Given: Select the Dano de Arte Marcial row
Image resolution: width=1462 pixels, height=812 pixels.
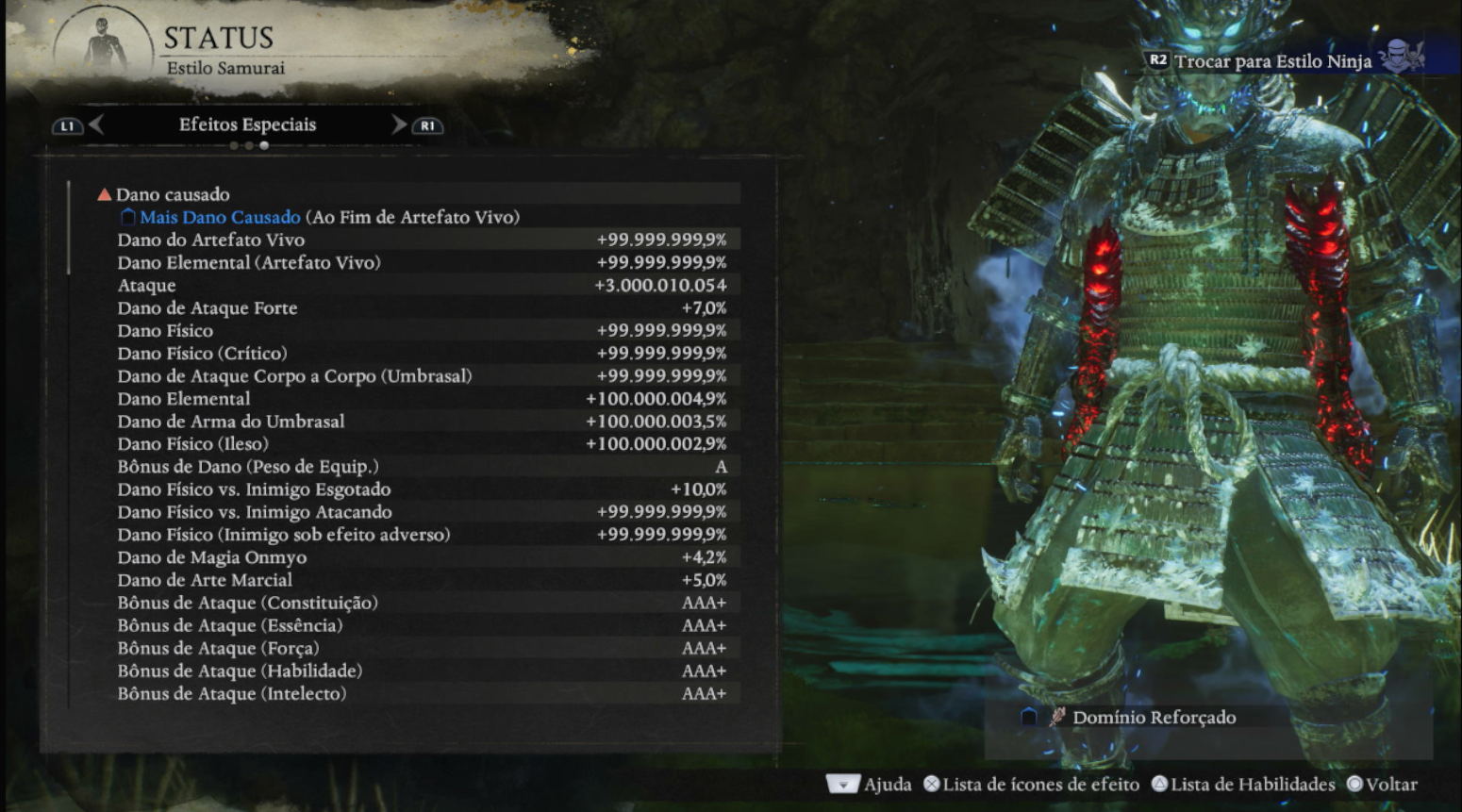Looking at the screenshot, I should pyautogui.click(x=420, y=580).
